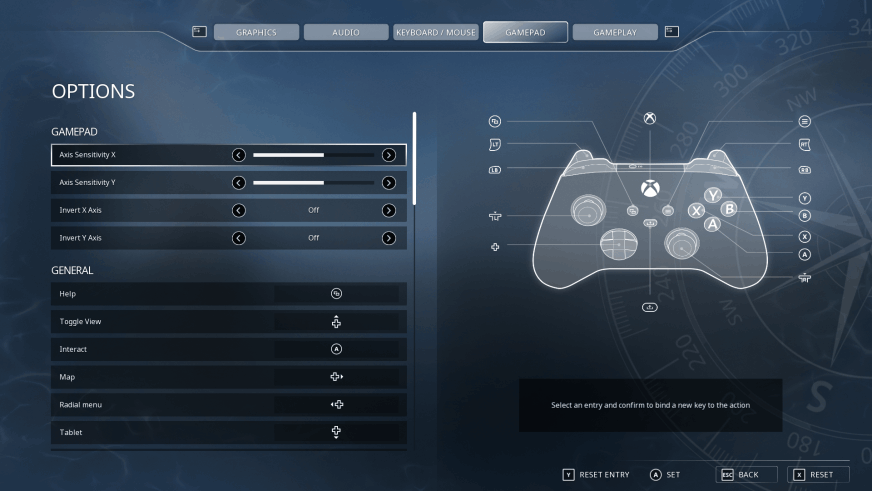Click Reset Entry for the selected option
Viewport: 872px width, 491px height.
click(596, 474)
